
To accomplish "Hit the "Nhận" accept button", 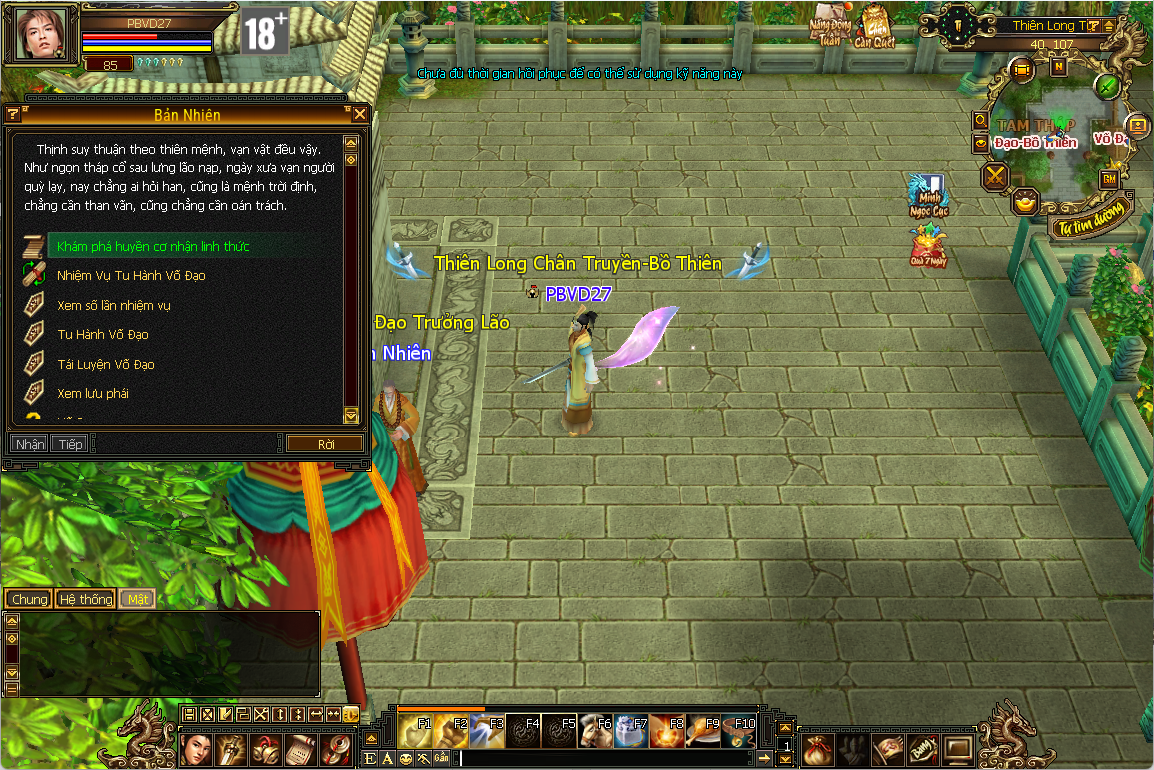I will pyautogui.click(x=30, y=444).
